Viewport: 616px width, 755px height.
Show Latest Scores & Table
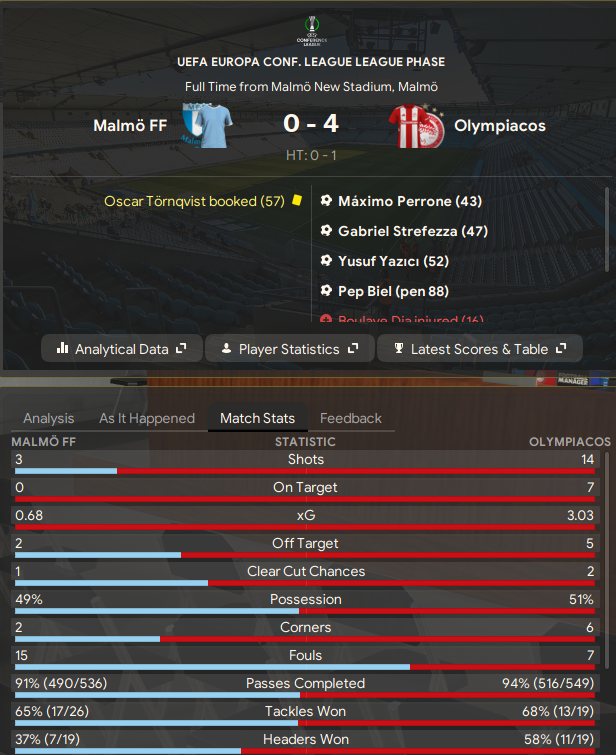tap(482, 349)
